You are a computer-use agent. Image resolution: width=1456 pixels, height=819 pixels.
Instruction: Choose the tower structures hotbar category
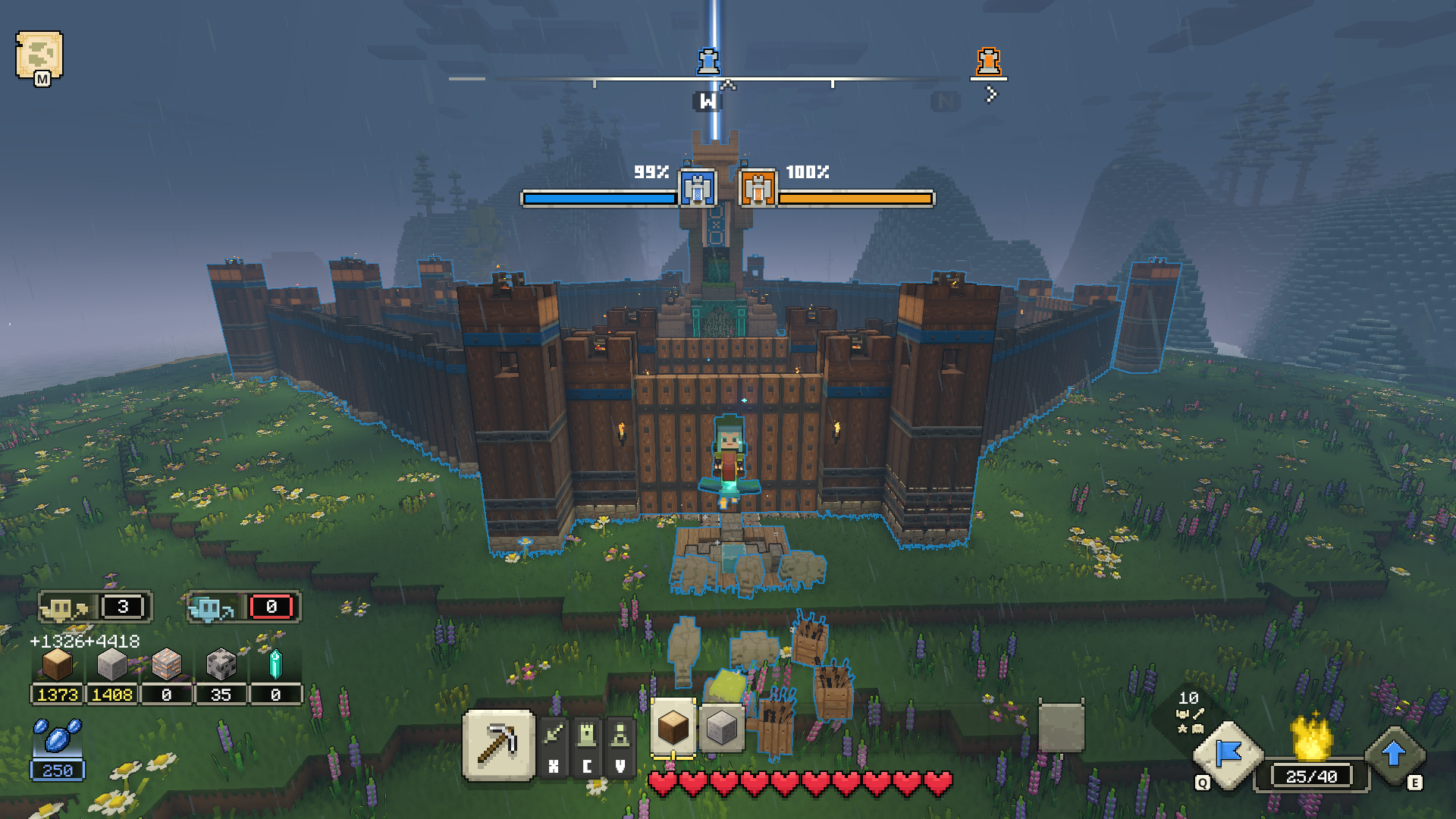[x=587, y=735]
